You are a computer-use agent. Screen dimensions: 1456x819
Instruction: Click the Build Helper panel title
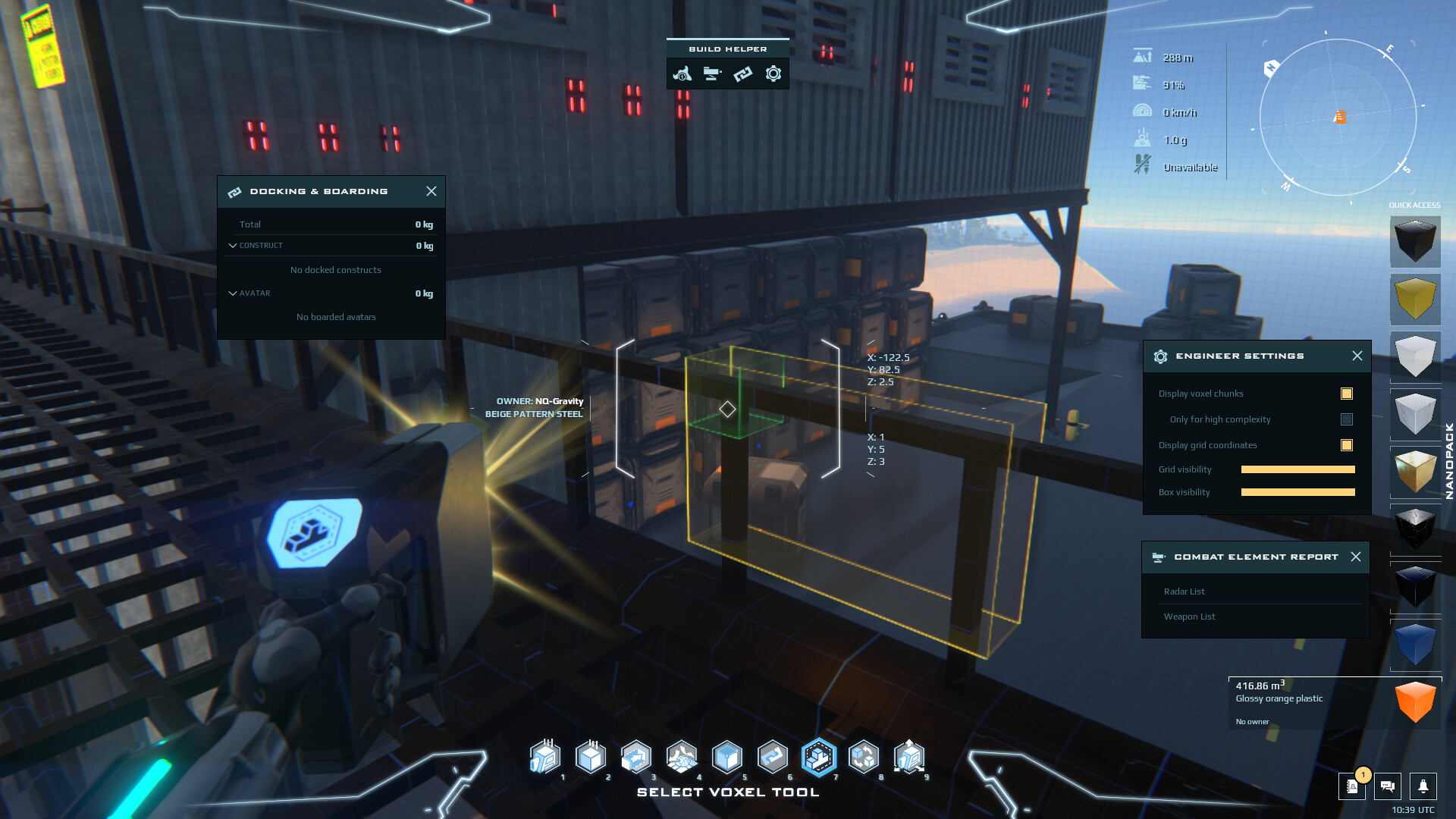point(727,48)
